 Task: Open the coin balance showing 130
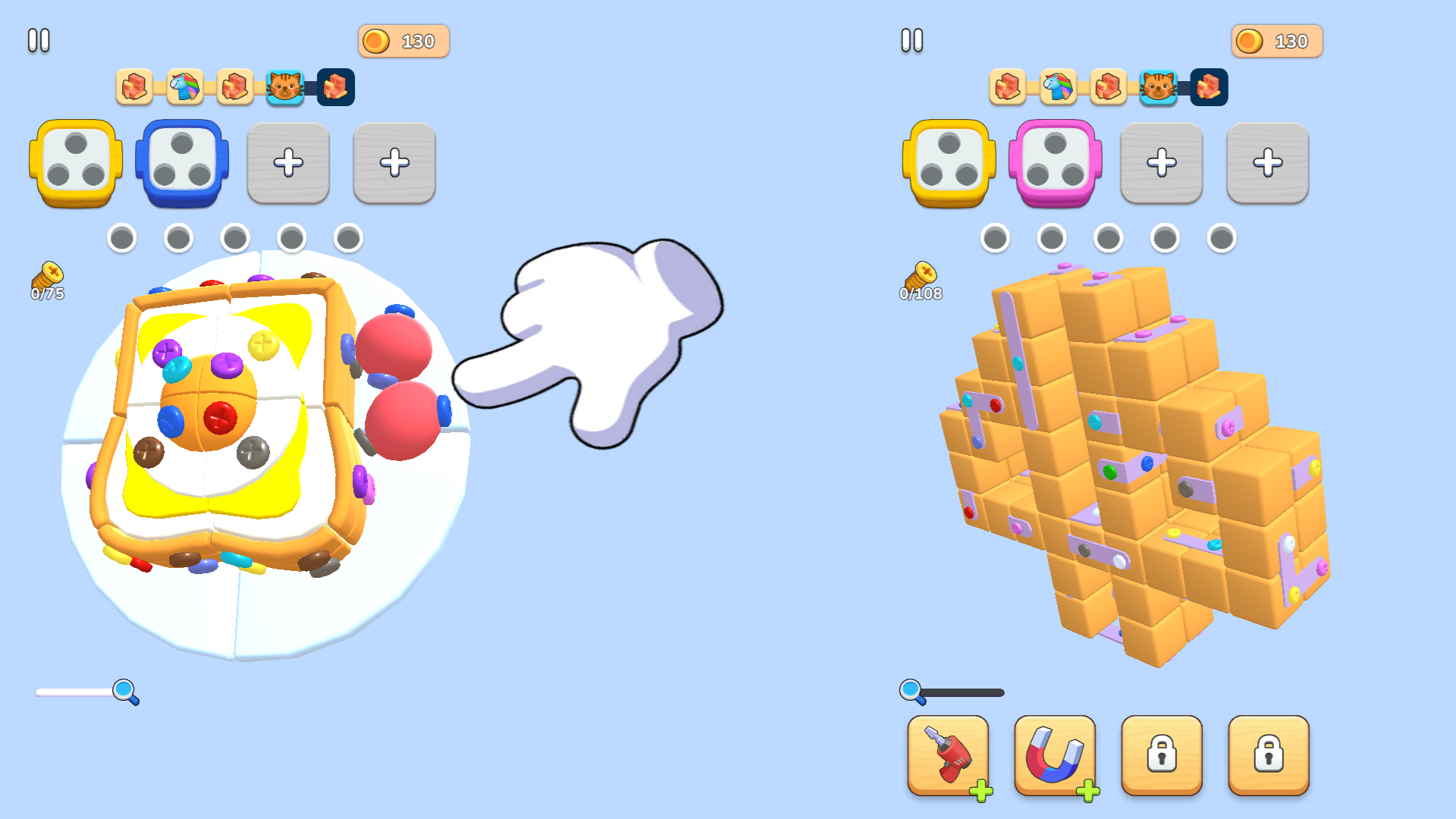[403, 41]
